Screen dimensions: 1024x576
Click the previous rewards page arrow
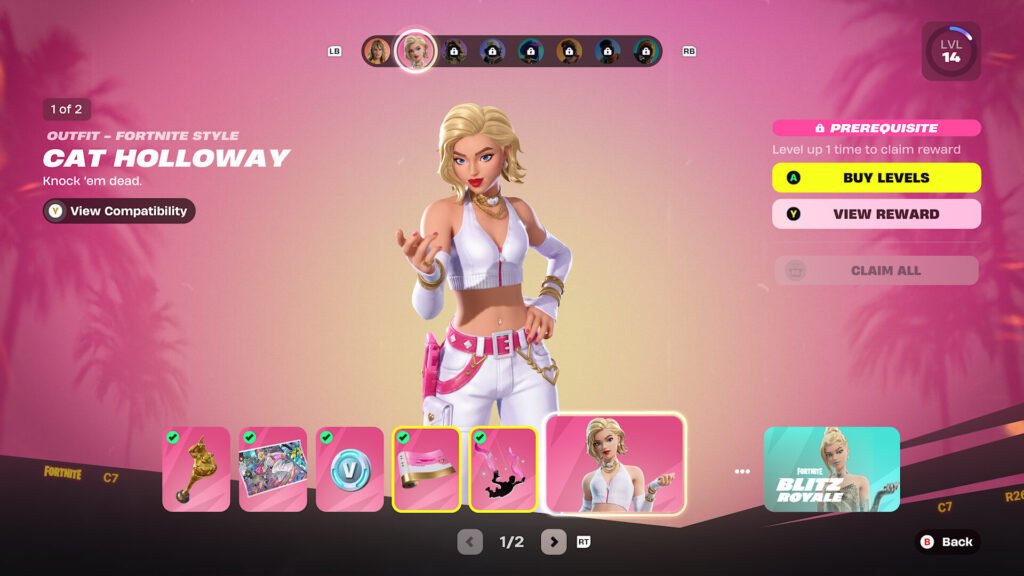click(x=470, y=542)
